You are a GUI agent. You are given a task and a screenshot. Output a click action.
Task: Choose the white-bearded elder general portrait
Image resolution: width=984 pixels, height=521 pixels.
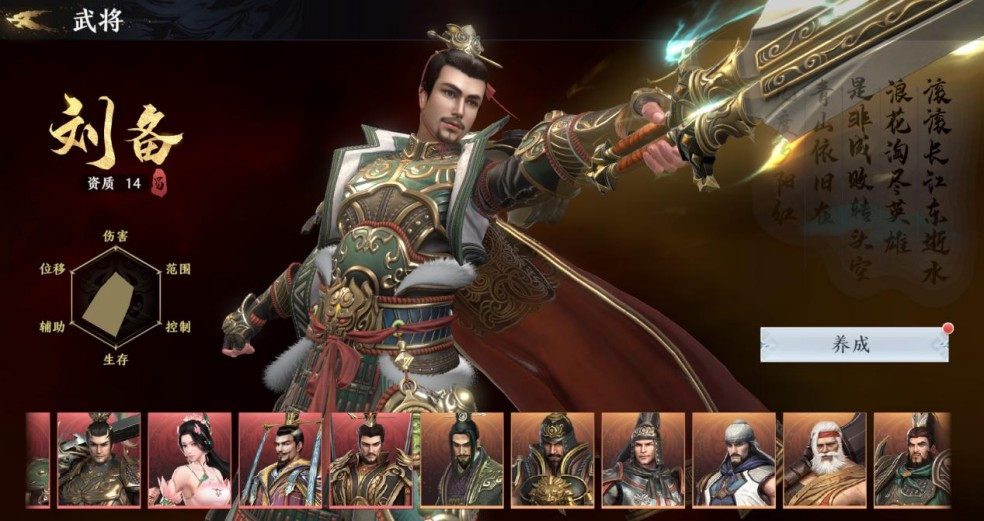(x=824, y=459)
